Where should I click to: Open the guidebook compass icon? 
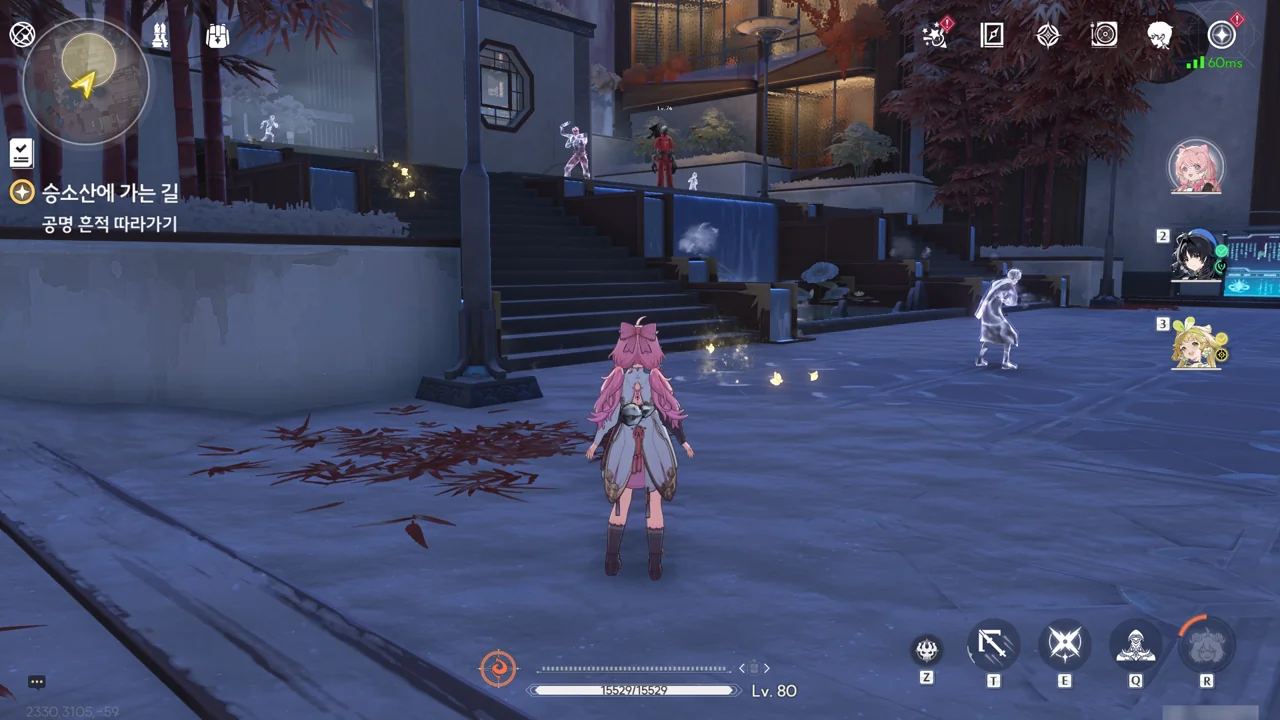992,36
